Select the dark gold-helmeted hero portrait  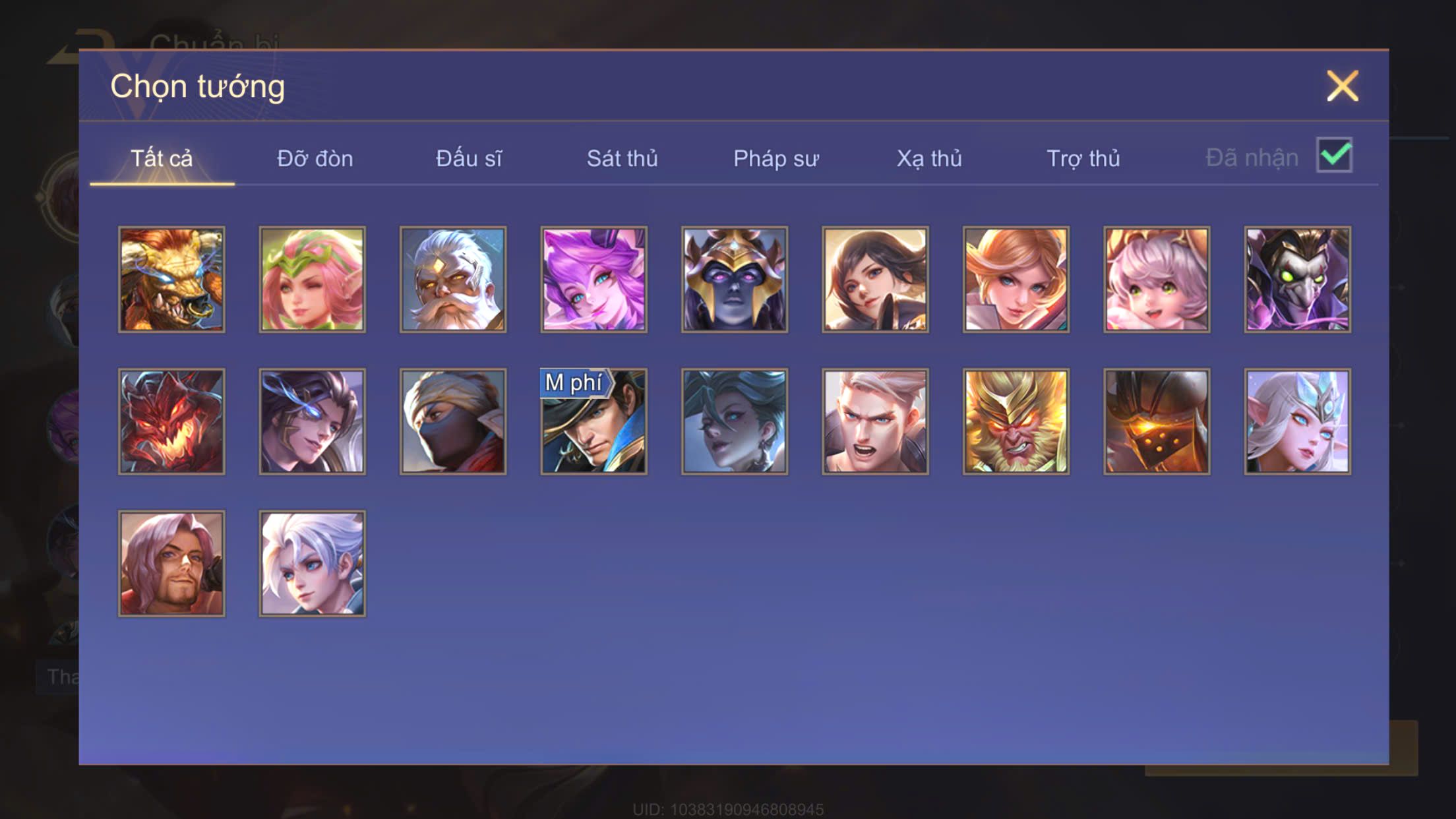(x=735, y=280)
